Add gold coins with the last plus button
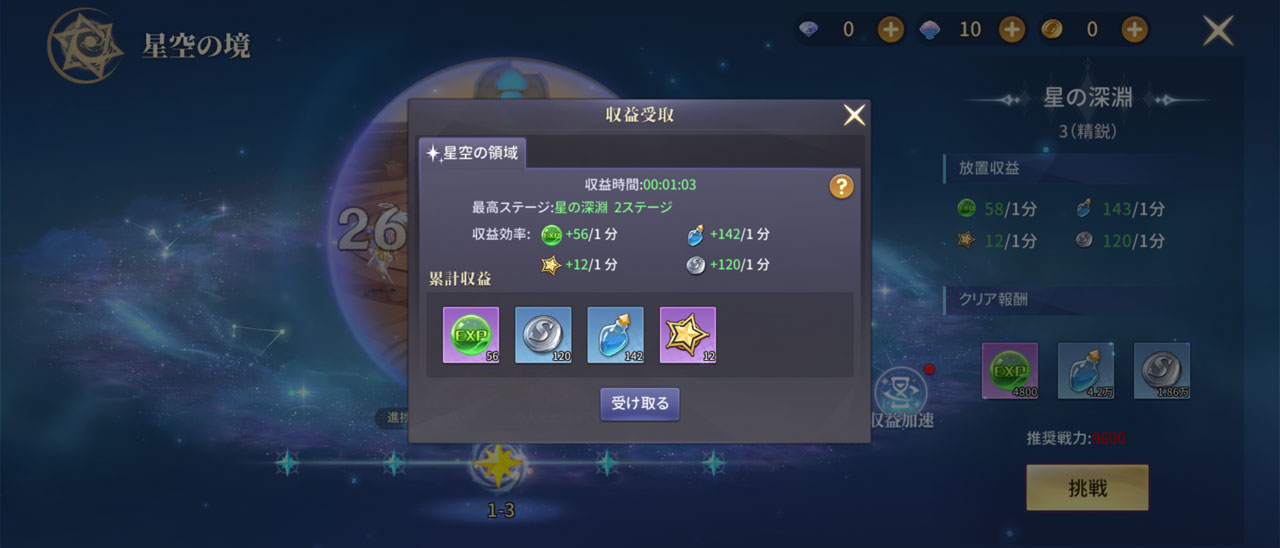 click(1134, 30)
